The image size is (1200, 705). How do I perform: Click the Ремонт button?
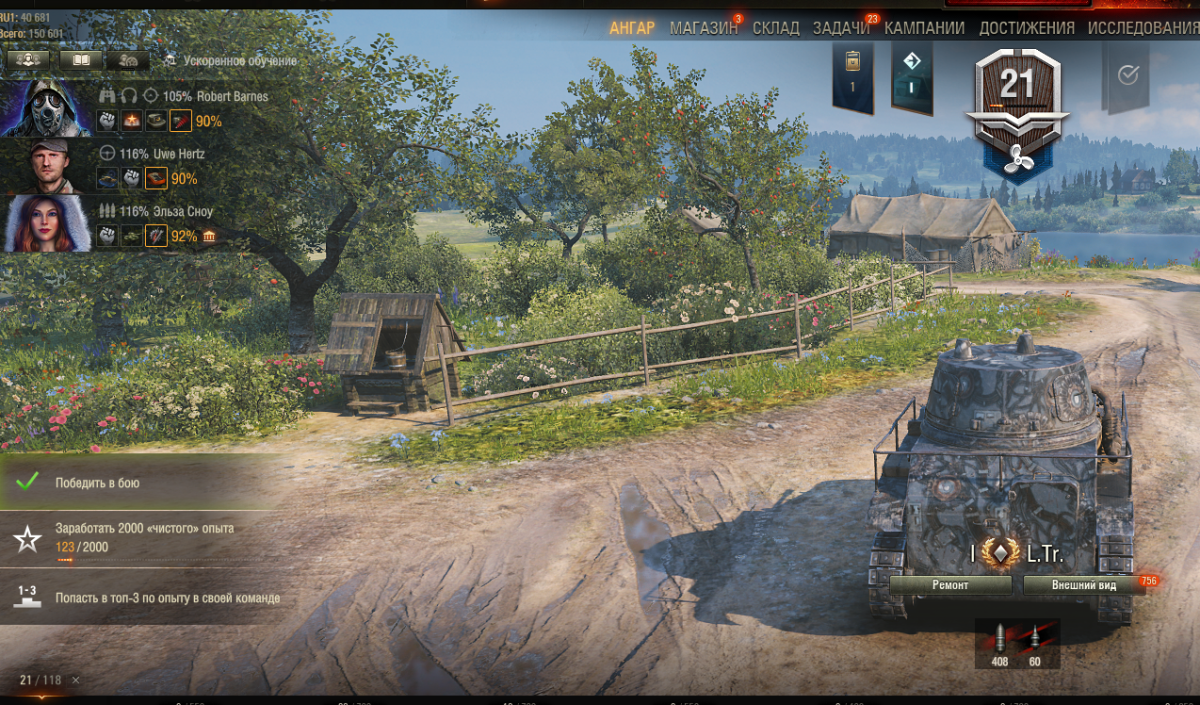click(950, 585)
